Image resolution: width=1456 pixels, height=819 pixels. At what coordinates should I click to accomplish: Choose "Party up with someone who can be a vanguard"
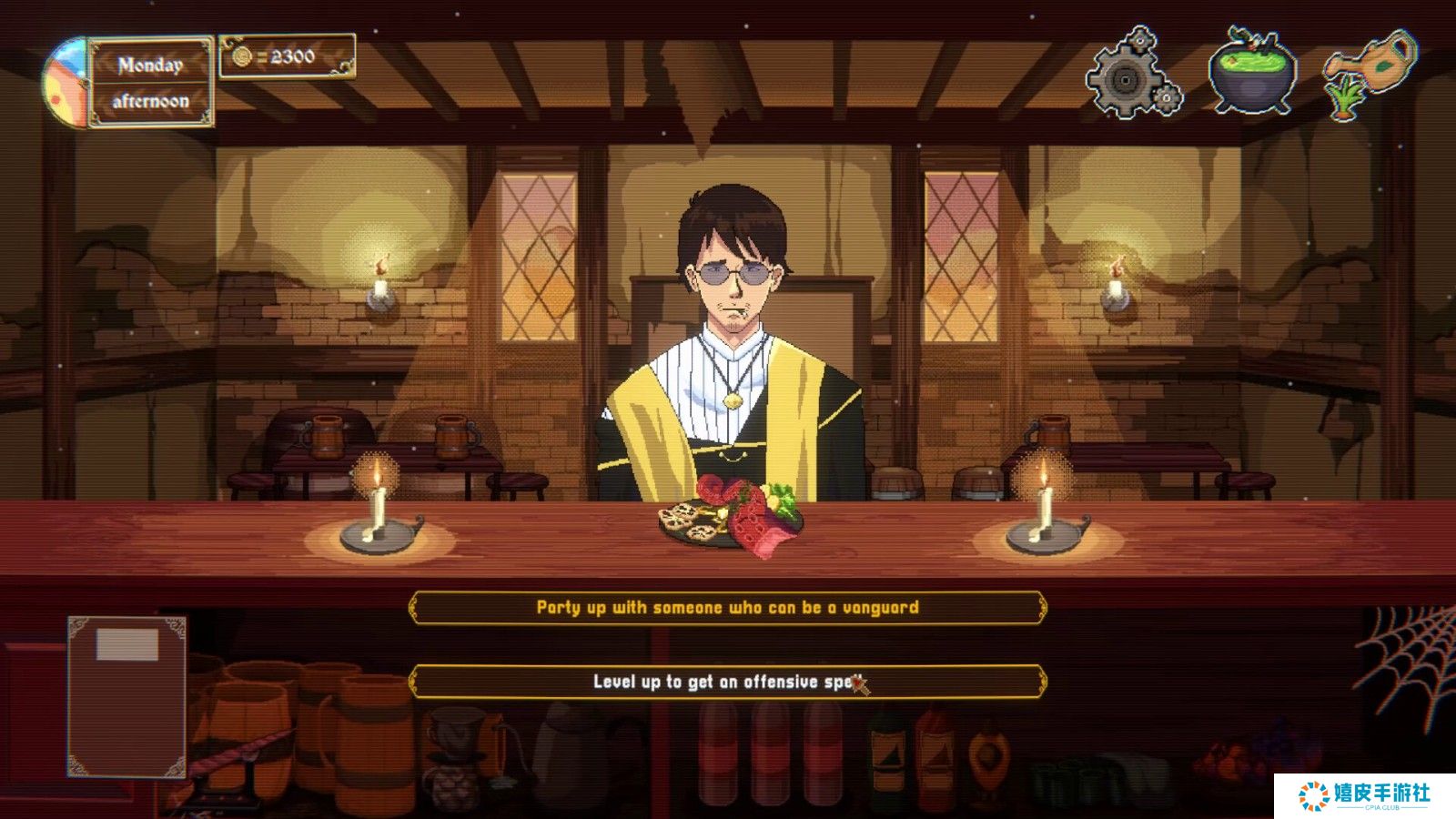point(727,608)
